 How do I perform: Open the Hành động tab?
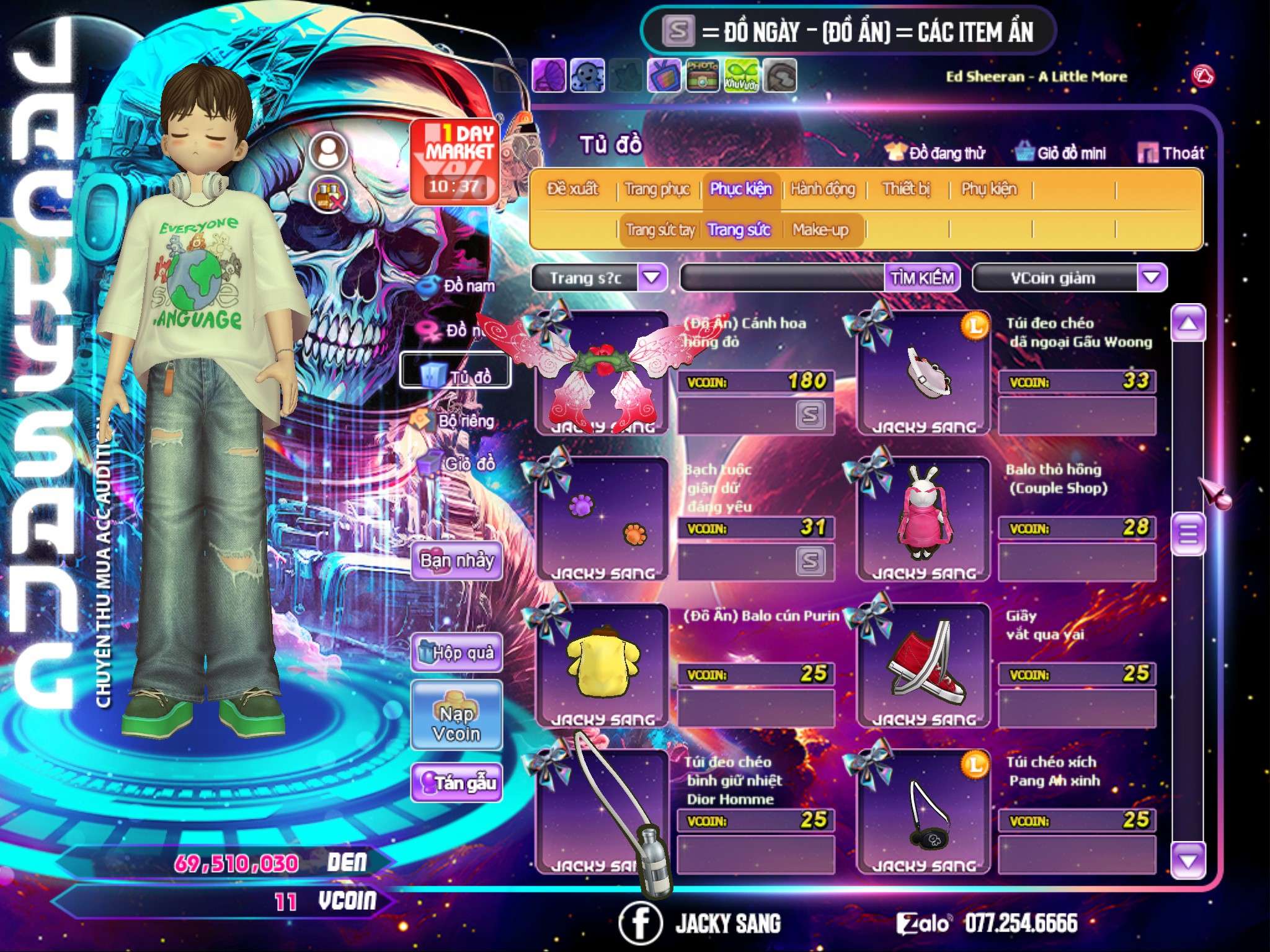coord(823,189)
